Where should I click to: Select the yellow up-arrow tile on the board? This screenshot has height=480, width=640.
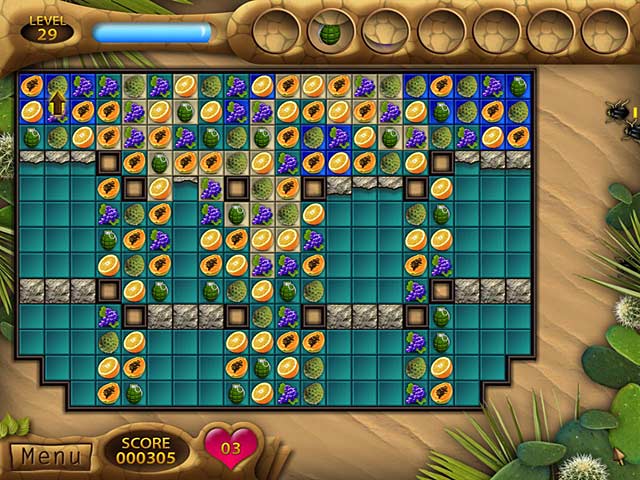coord(57,104)
